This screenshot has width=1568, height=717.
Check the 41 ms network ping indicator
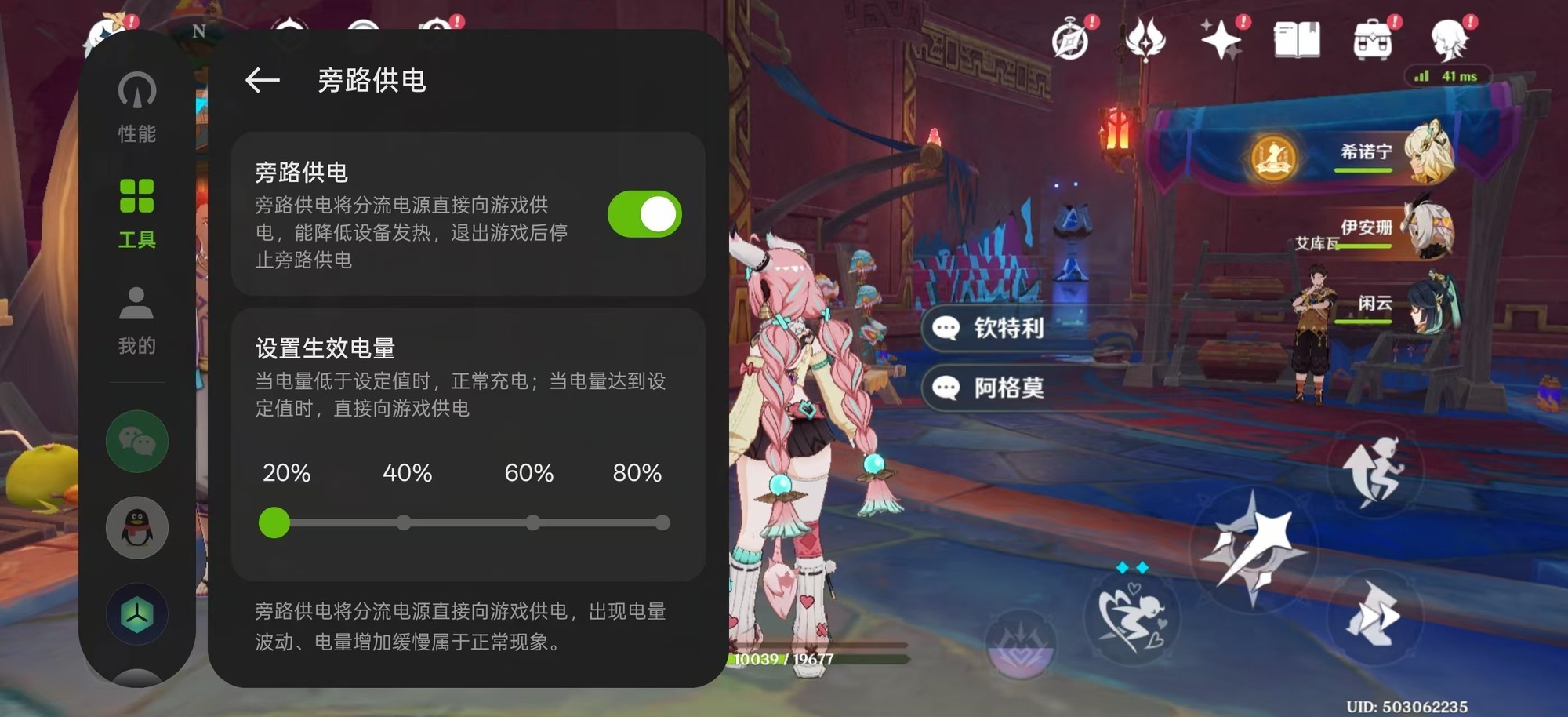tap(1450, 77)
